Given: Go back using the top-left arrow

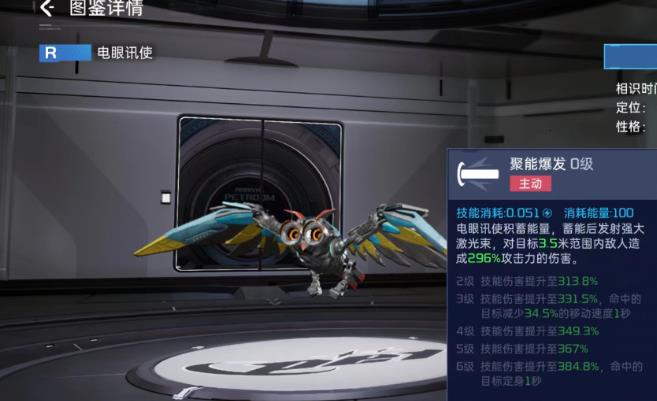Looking at the screenshot, I should pyautogui.click(x=46, y=9).
